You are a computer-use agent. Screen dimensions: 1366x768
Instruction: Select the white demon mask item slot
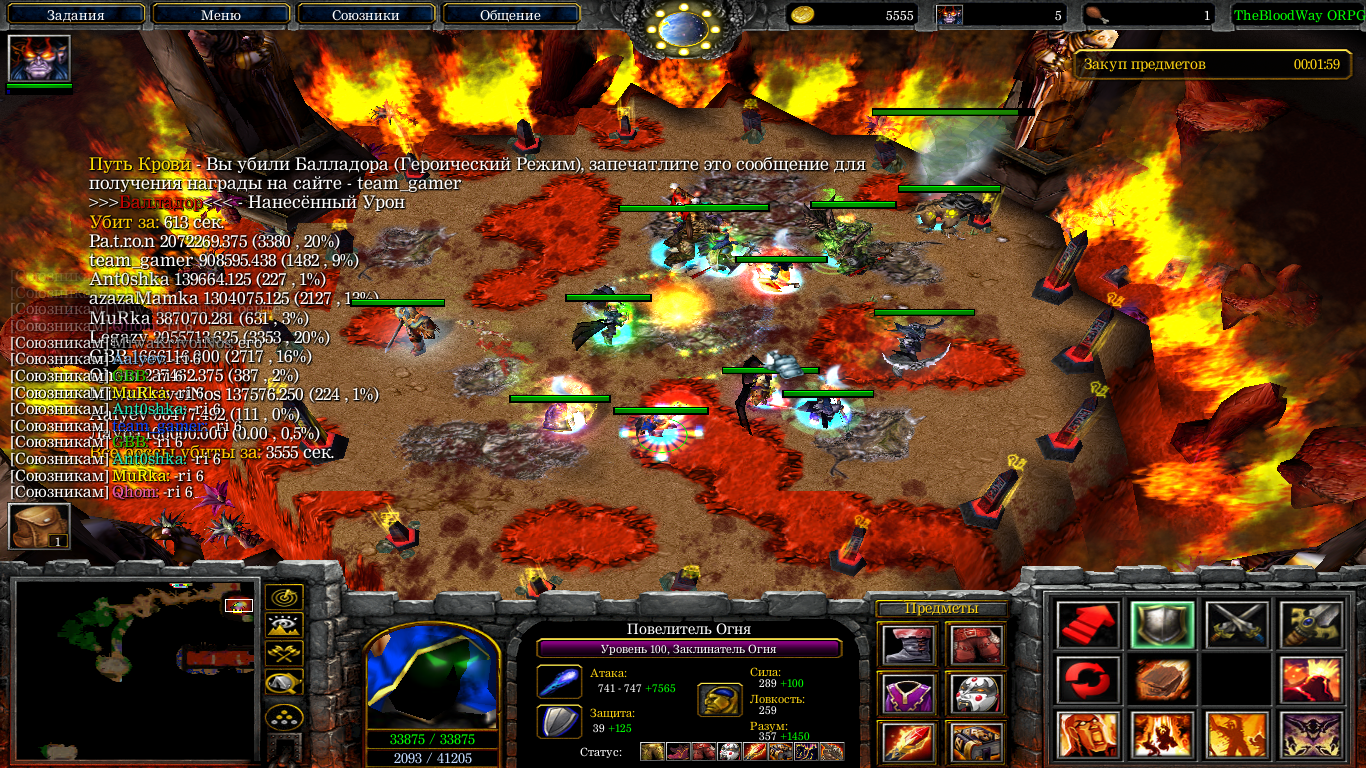(x=975, y=693)
